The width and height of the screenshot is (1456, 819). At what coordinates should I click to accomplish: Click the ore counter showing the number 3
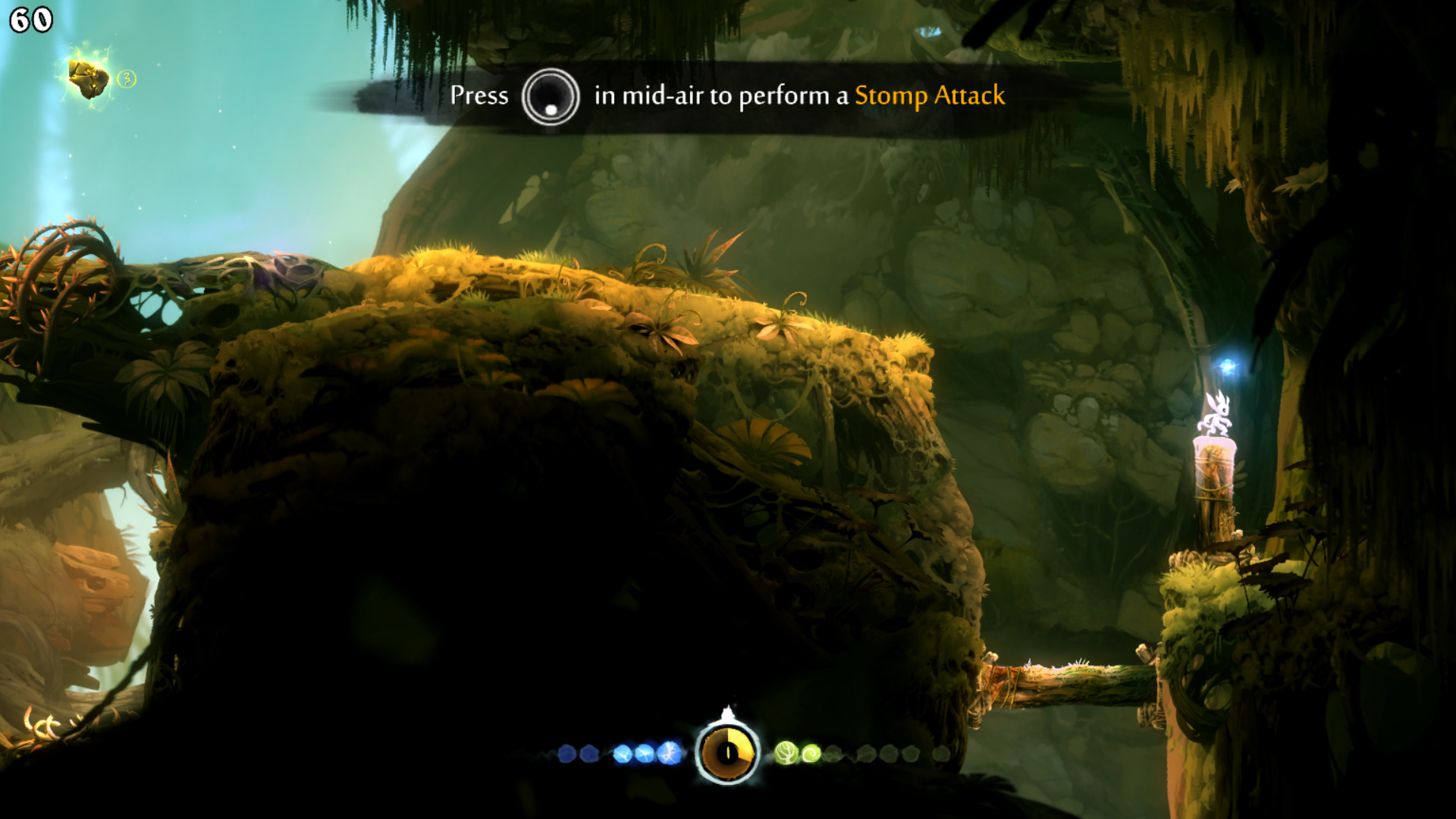click(127, 77)
